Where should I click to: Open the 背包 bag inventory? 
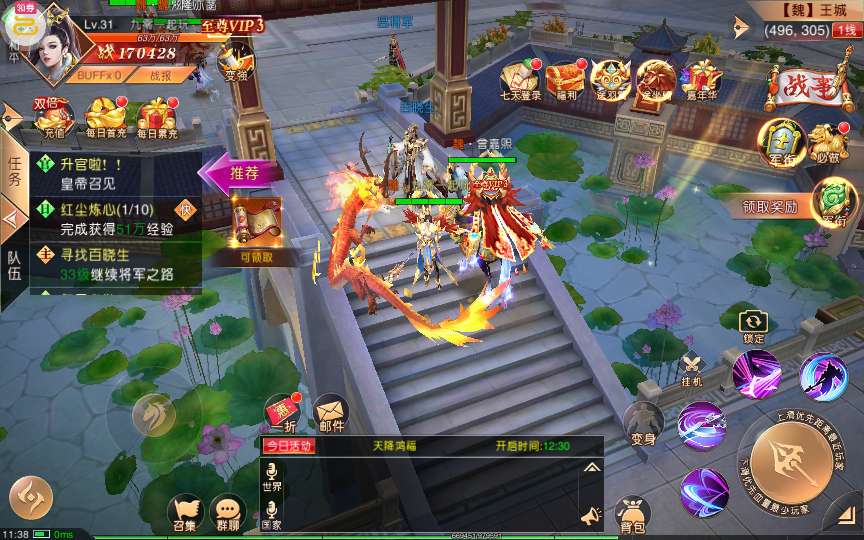631,514
